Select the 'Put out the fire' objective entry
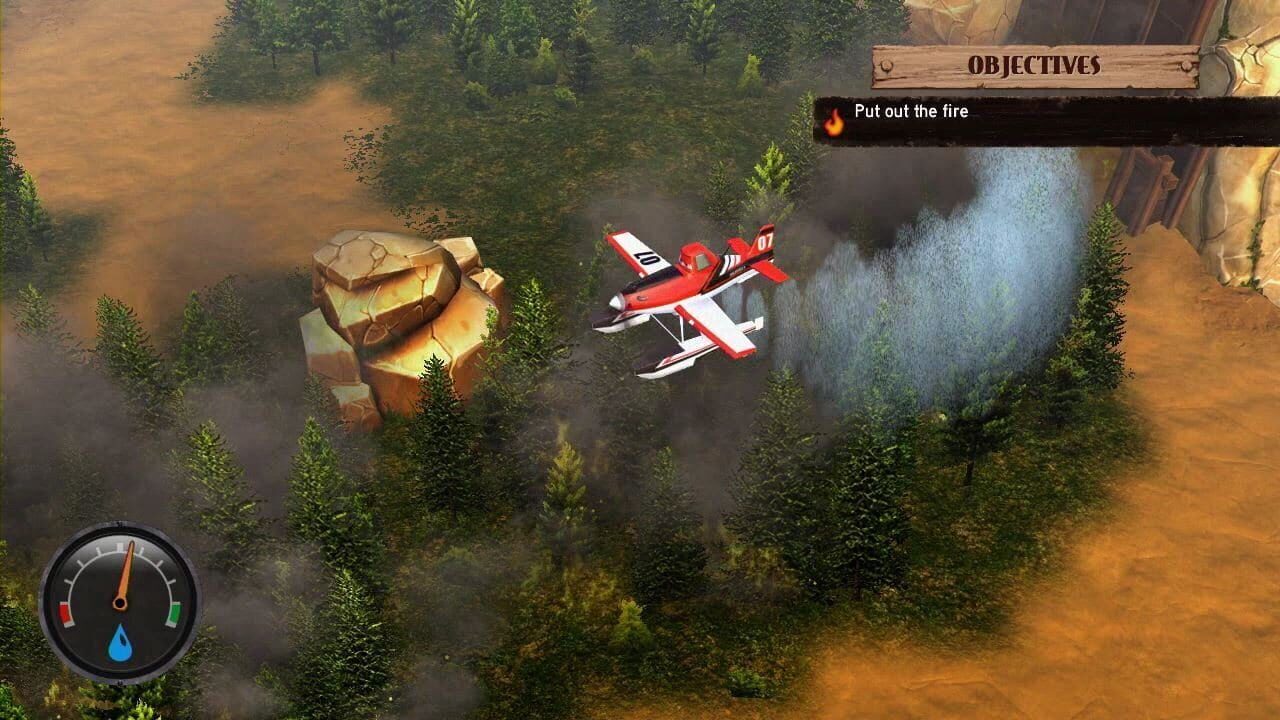1280x720 pixels. pyautogui.click(x=912, y=112)
